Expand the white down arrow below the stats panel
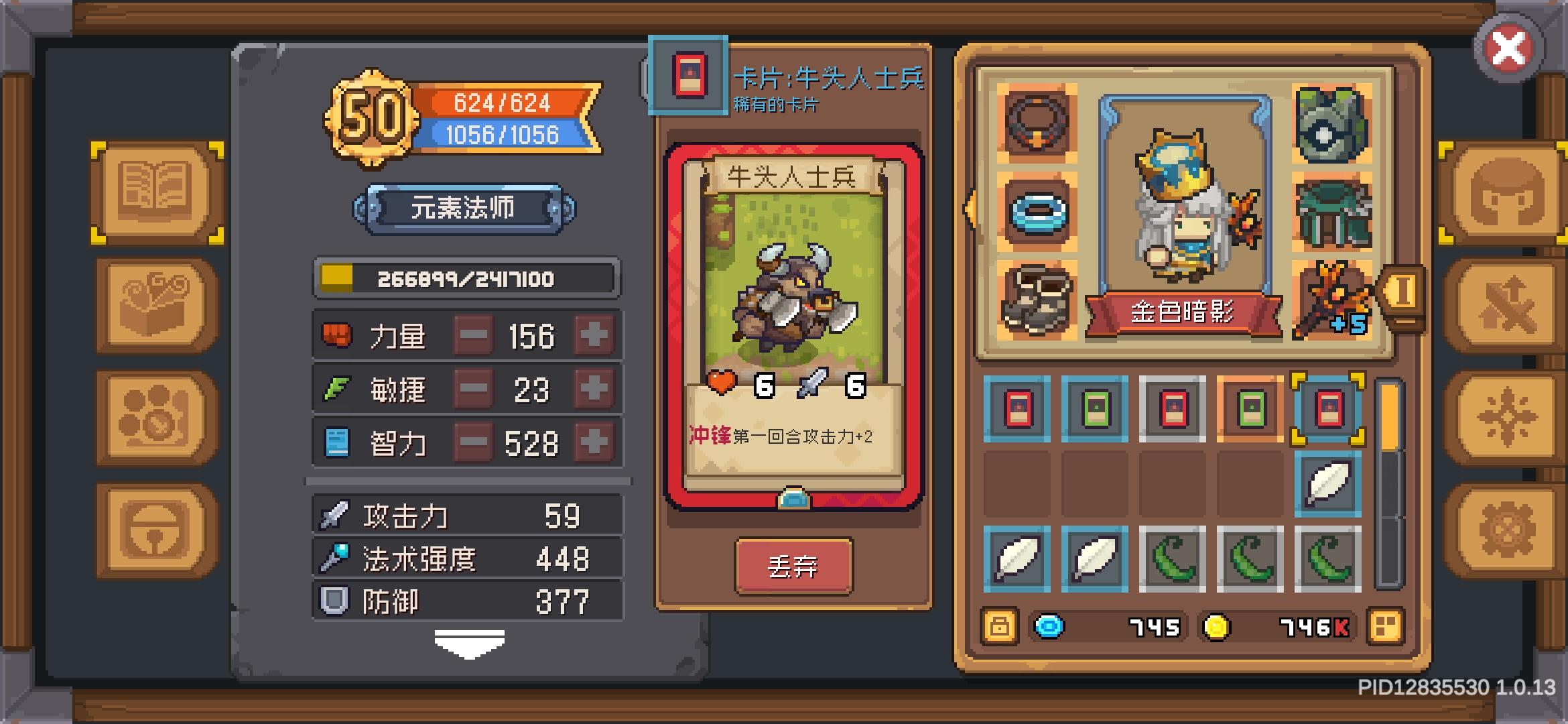1568x724 pixels. [x=469, y=642]
